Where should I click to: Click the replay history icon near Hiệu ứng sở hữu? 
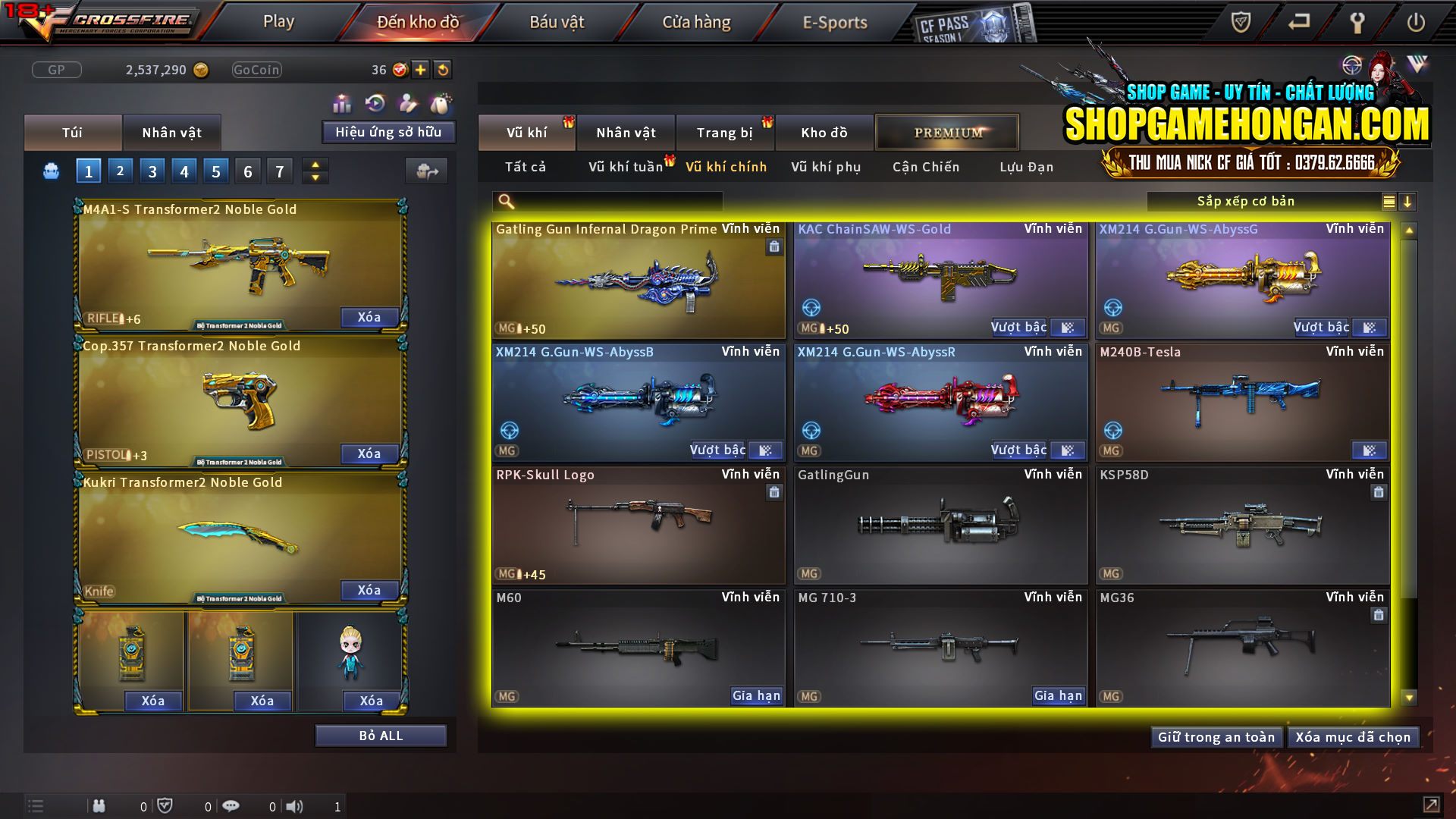click(x=374, y=102)
